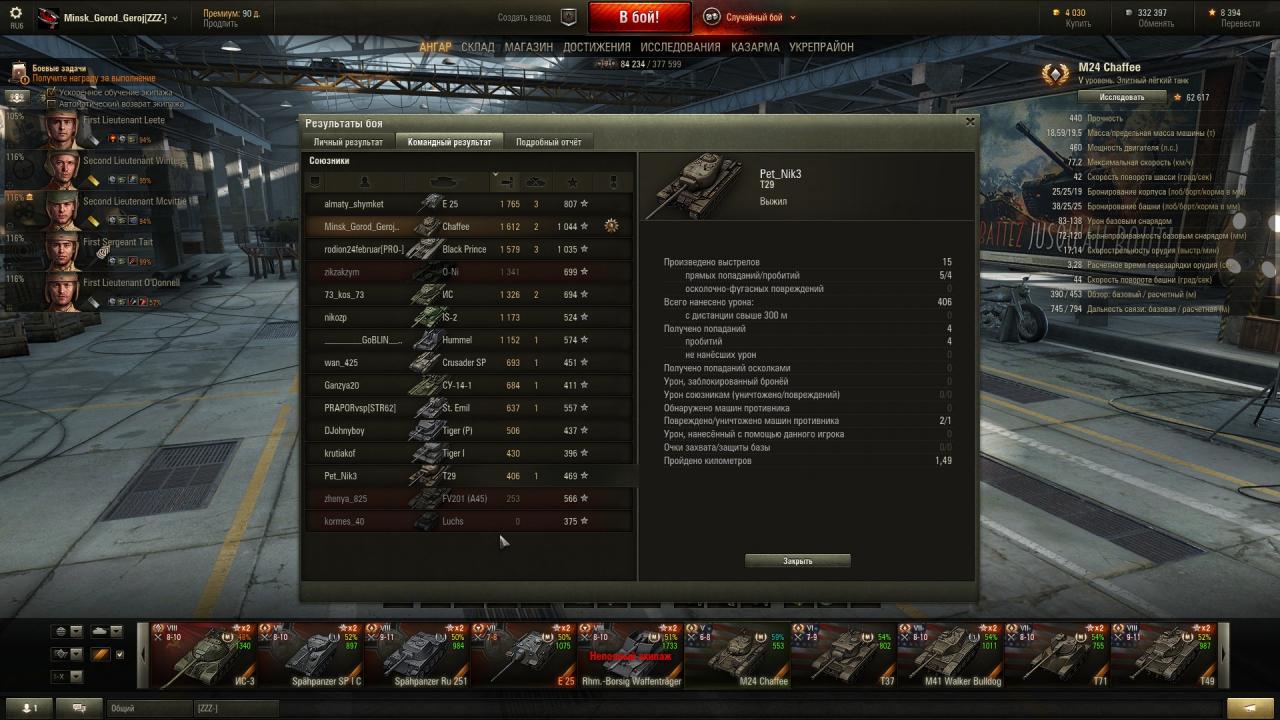This screenshot has height=720, width=1280.
Task: Select the M41 Walker Bulldog tank
Action: click(949, 655)
